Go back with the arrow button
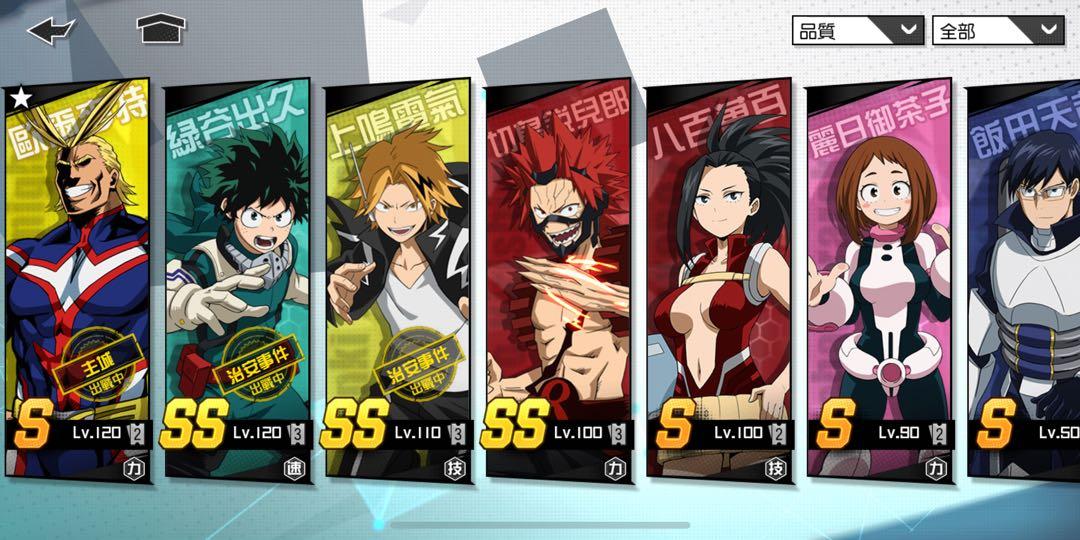 coord(51,30)
